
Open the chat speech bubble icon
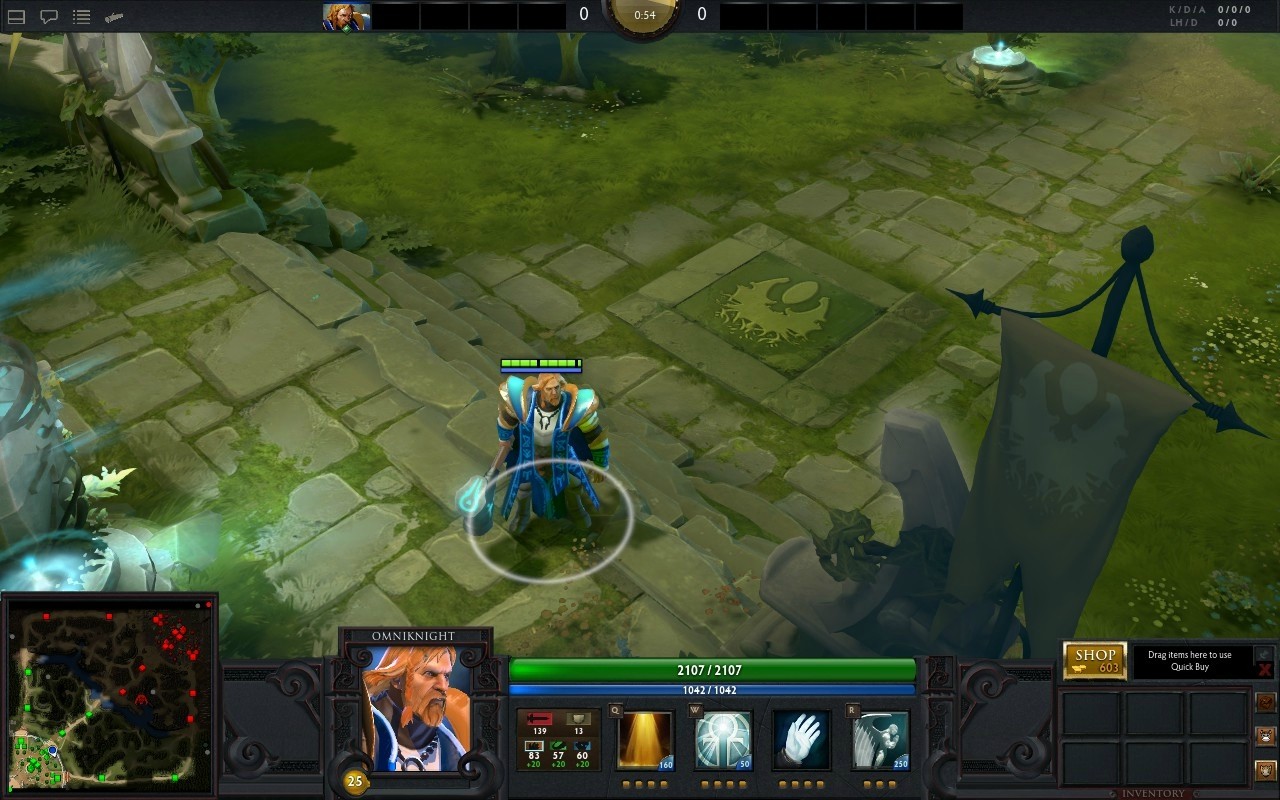point(48,17)
